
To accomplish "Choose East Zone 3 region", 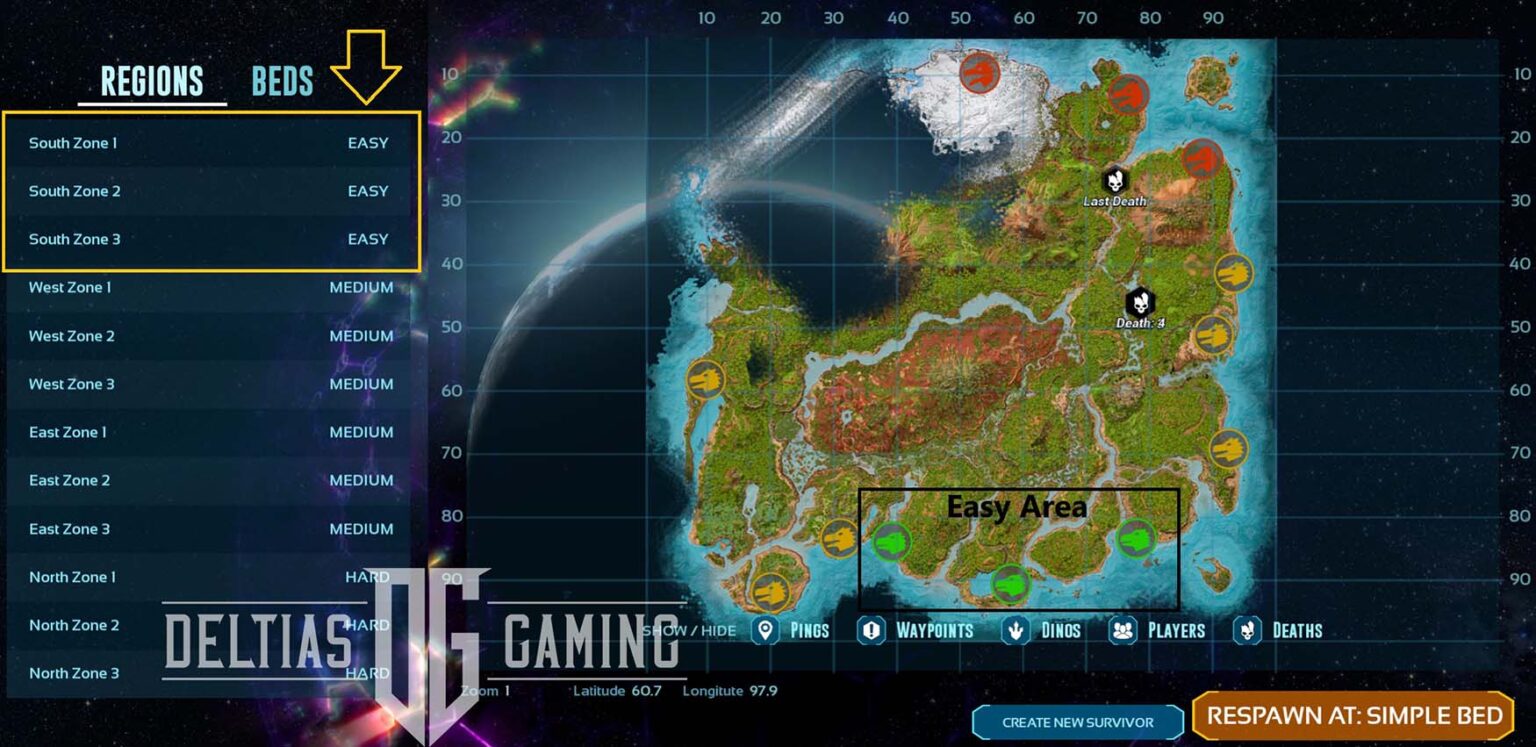I will (210, 529).
